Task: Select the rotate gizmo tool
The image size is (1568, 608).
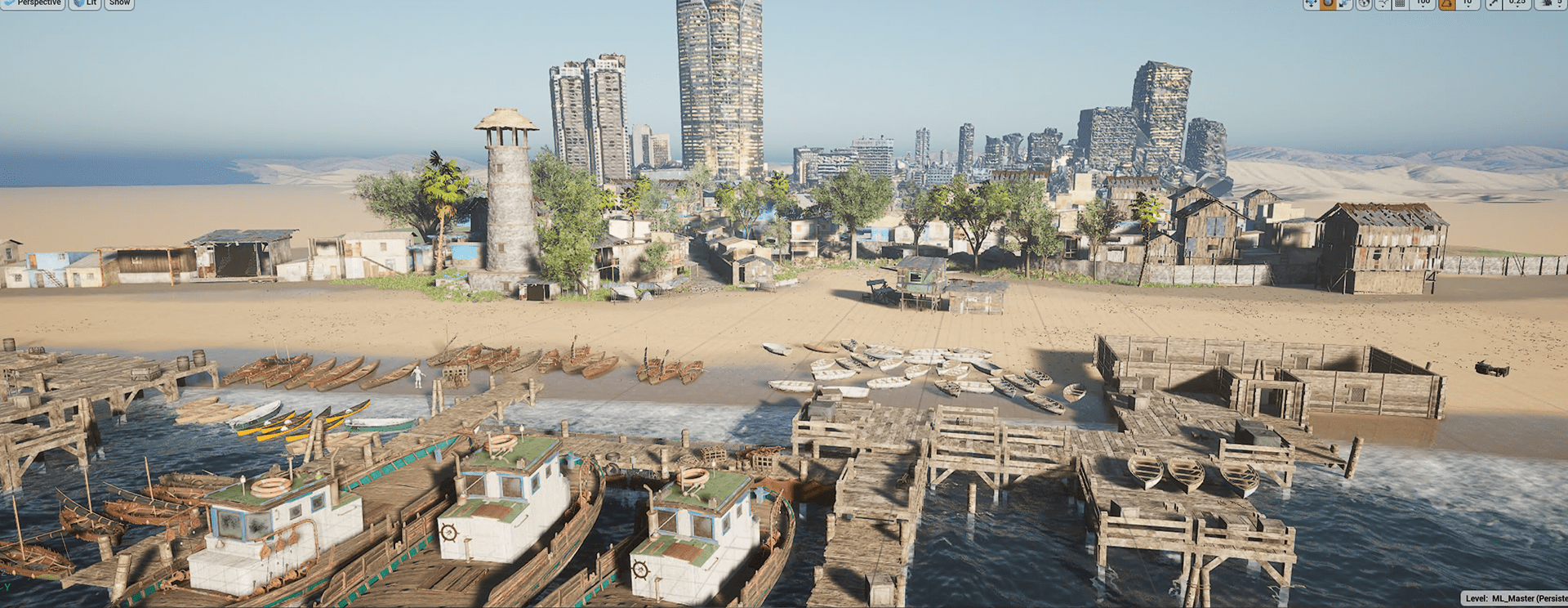Action: click(x=1328, y=3)
